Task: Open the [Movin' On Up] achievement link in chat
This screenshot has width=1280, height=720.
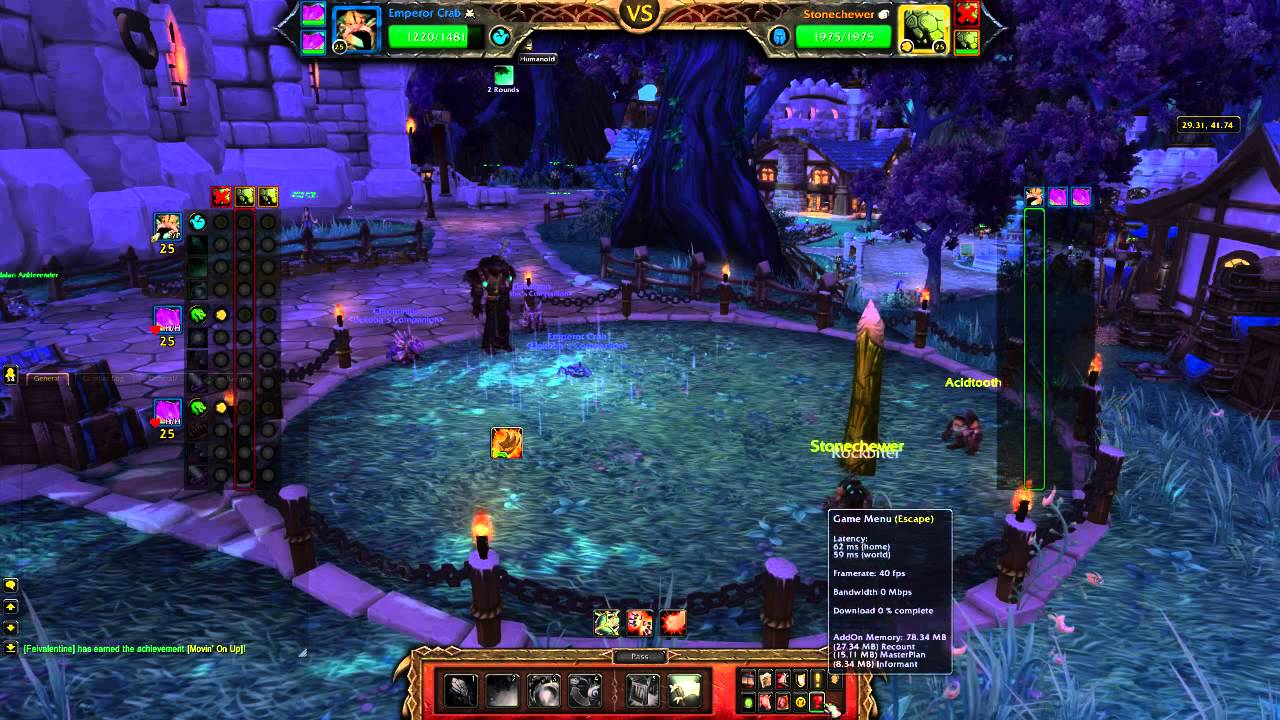Action: (213, 648)
